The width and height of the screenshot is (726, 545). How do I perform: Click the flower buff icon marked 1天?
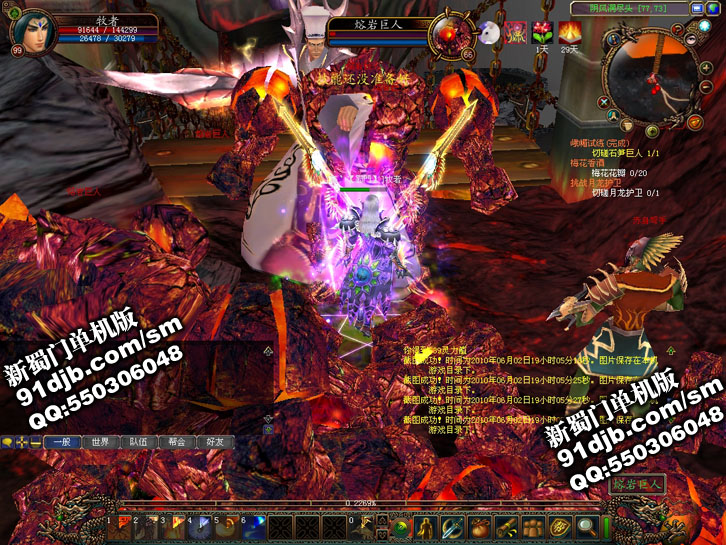pos(542,32)
